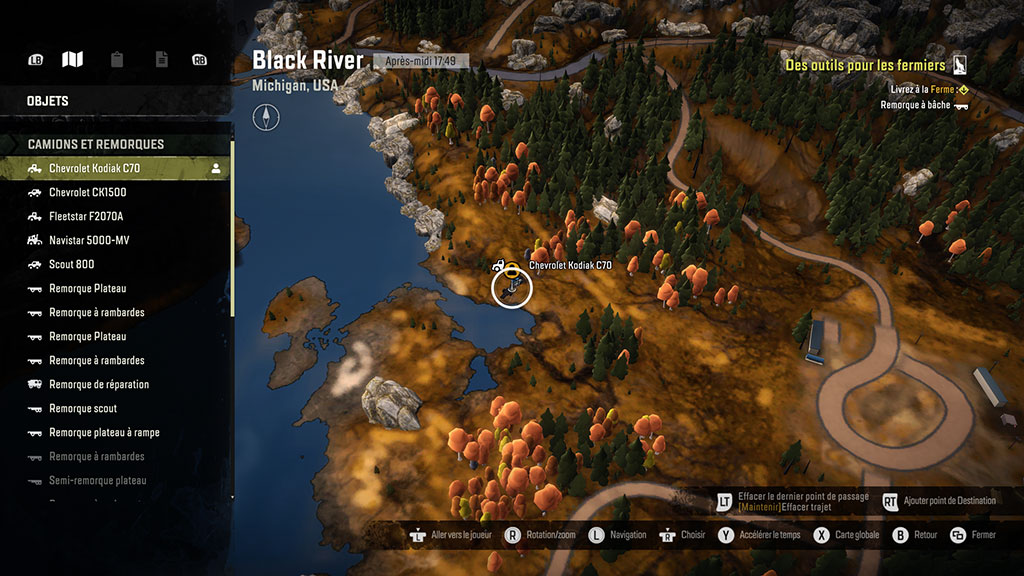Switch to the map tab icon
This screenshot has height=576, width=1024.
(x=72, y=60)
